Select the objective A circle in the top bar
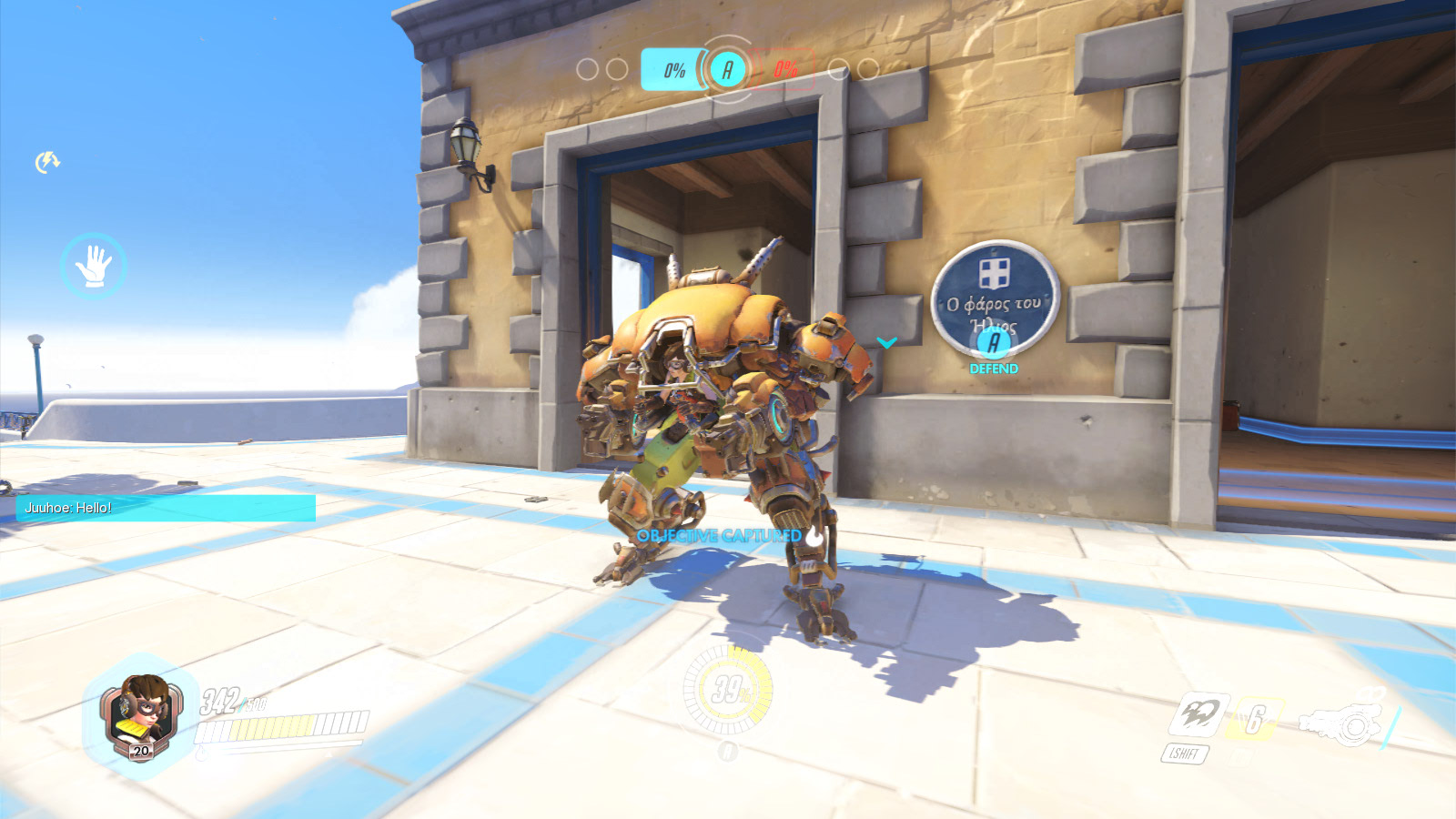1456x819 pixels. point(727,69)
